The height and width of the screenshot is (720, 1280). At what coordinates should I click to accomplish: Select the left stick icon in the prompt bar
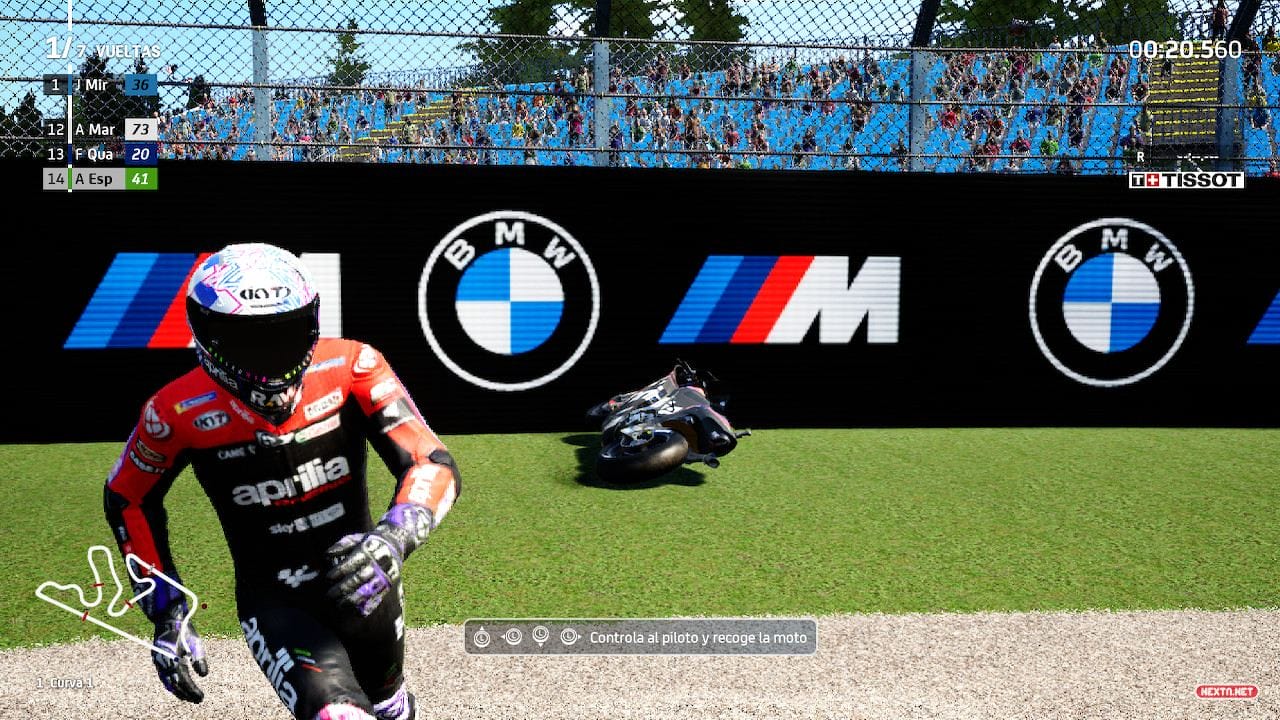click(512, 637)
